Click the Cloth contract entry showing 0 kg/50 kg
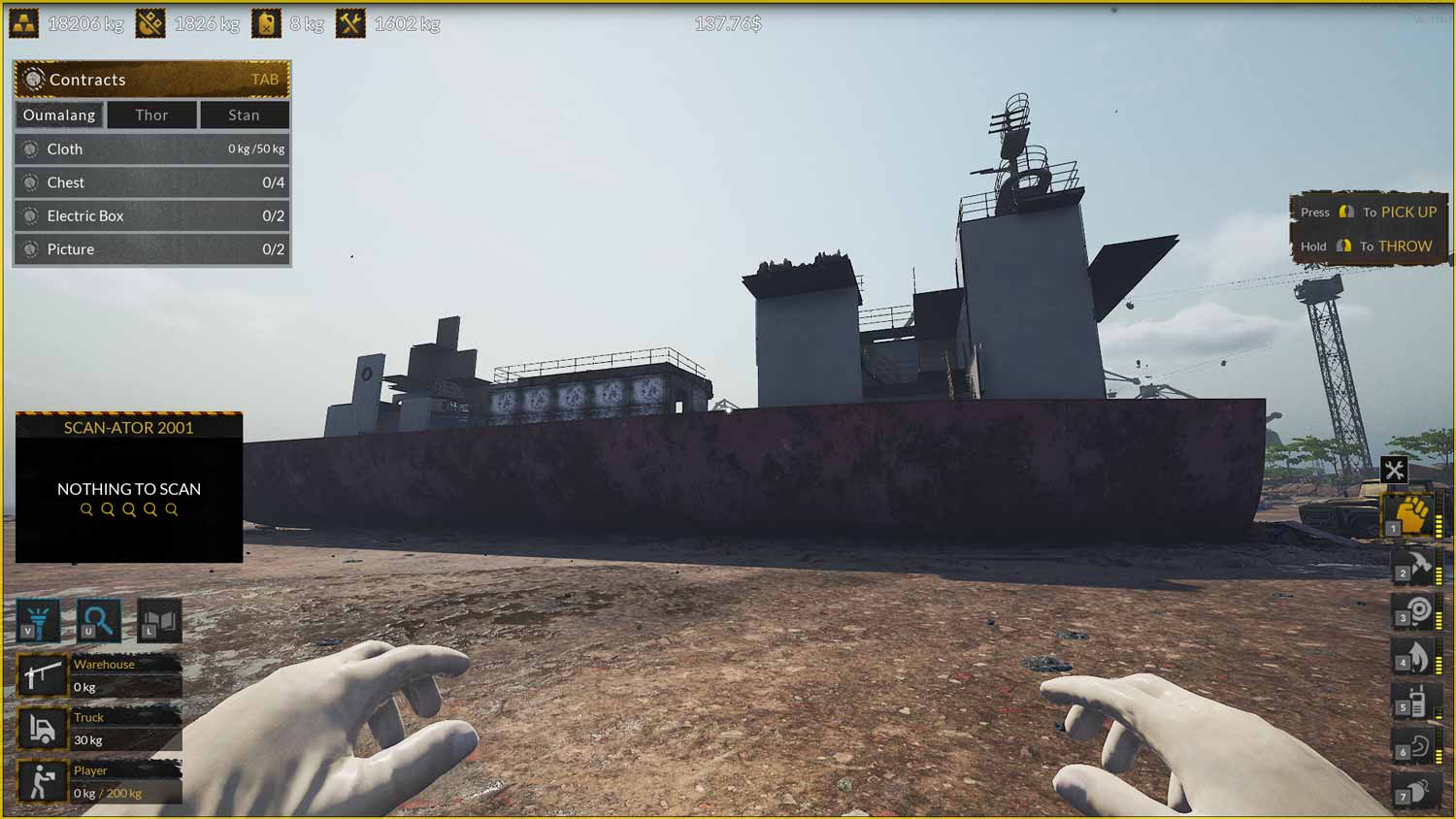The height and width of the screenshot is (819, 1456). (x=151, y=148)
